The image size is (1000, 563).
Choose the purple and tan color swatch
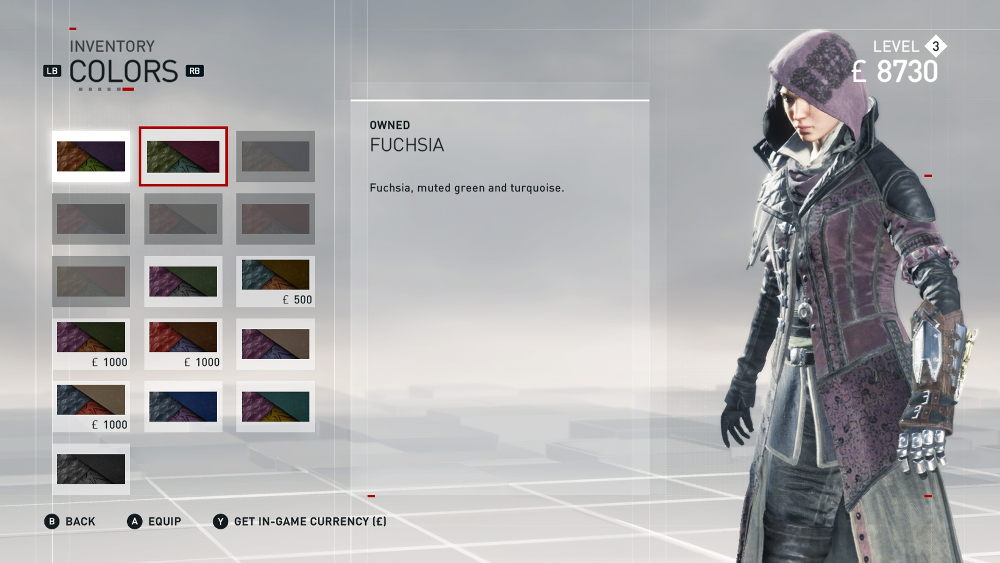275,344
